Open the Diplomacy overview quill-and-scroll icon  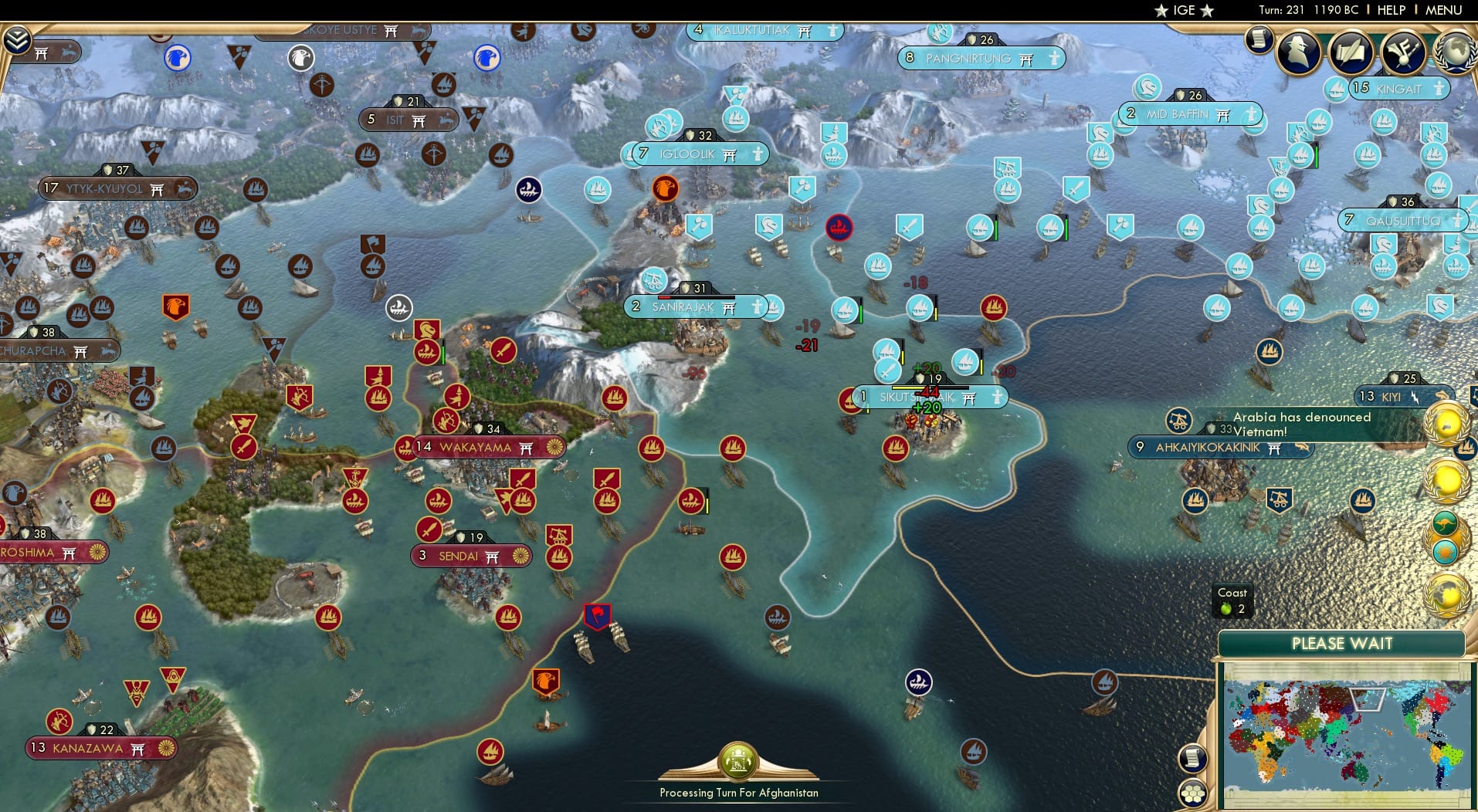(1350, 53)
